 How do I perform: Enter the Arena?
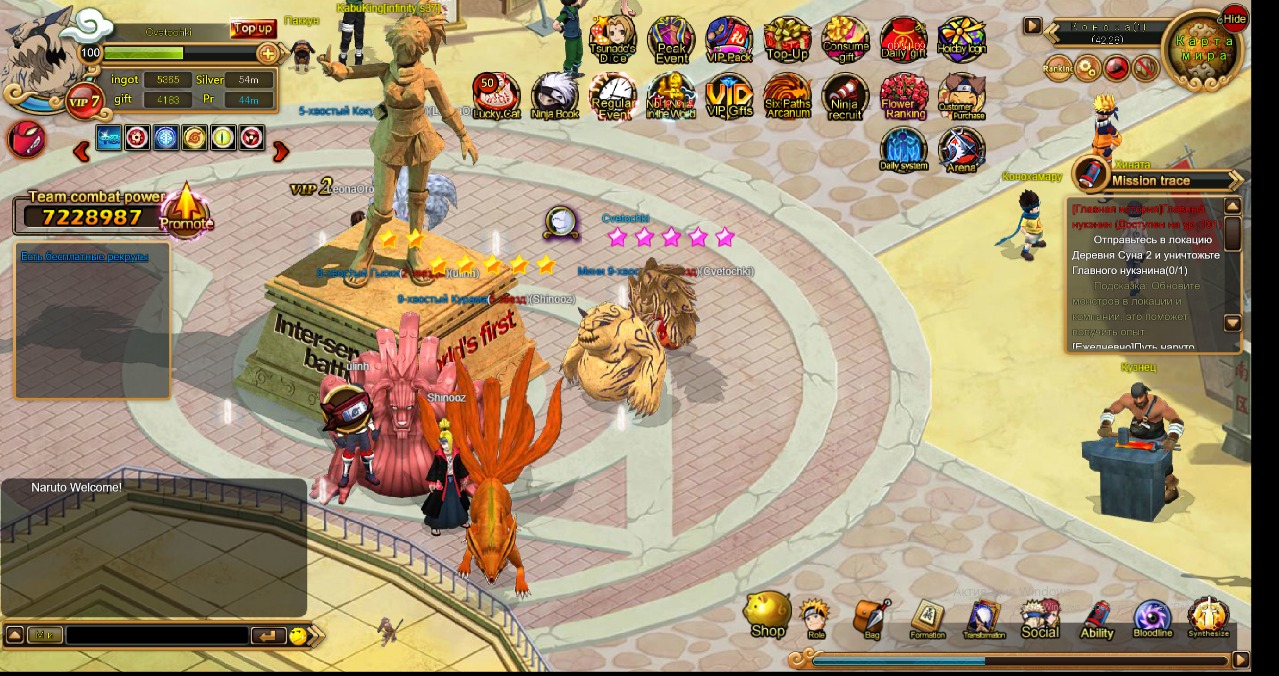click(961, 150)
